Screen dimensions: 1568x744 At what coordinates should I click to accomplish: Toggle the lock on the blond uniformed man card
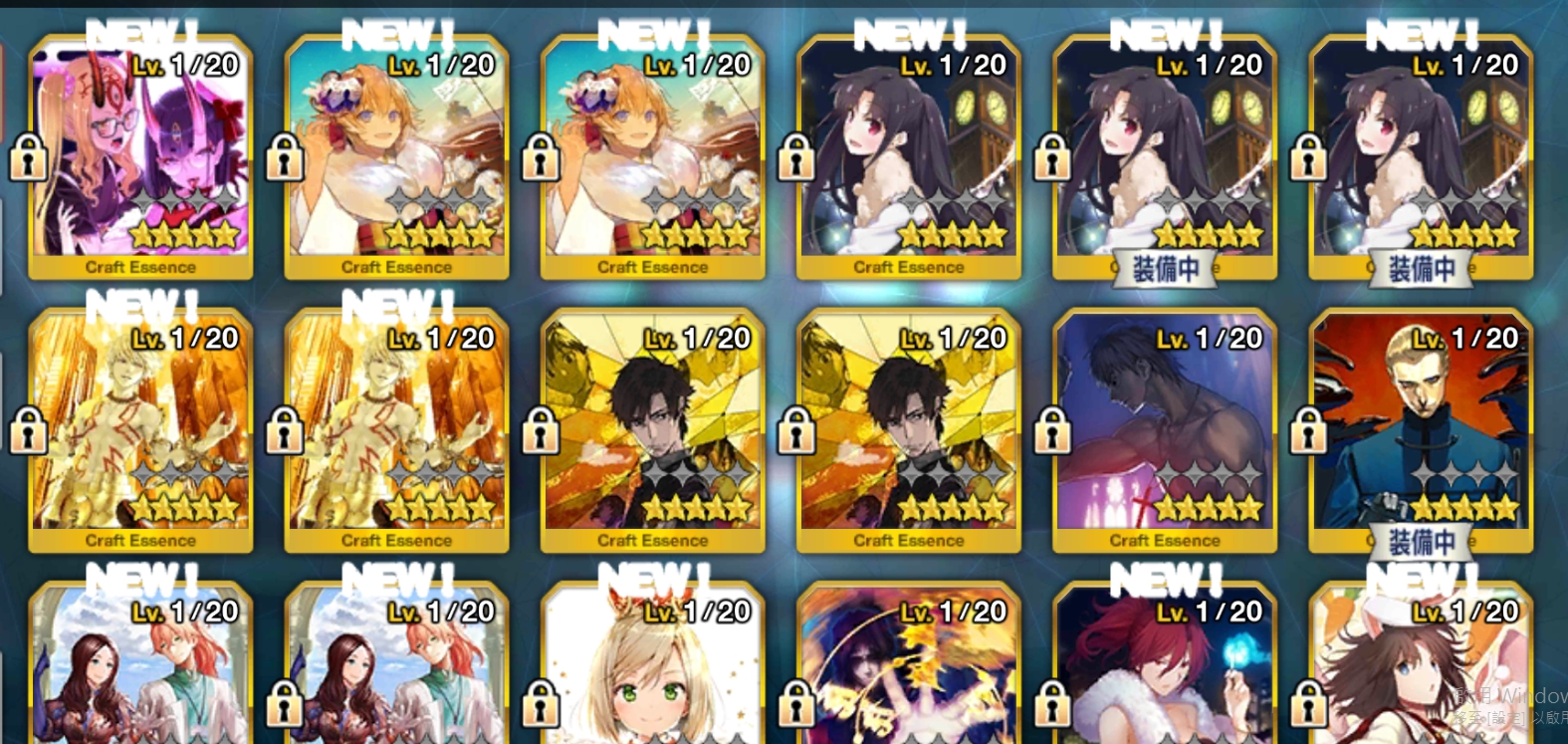pos(1308,430)
